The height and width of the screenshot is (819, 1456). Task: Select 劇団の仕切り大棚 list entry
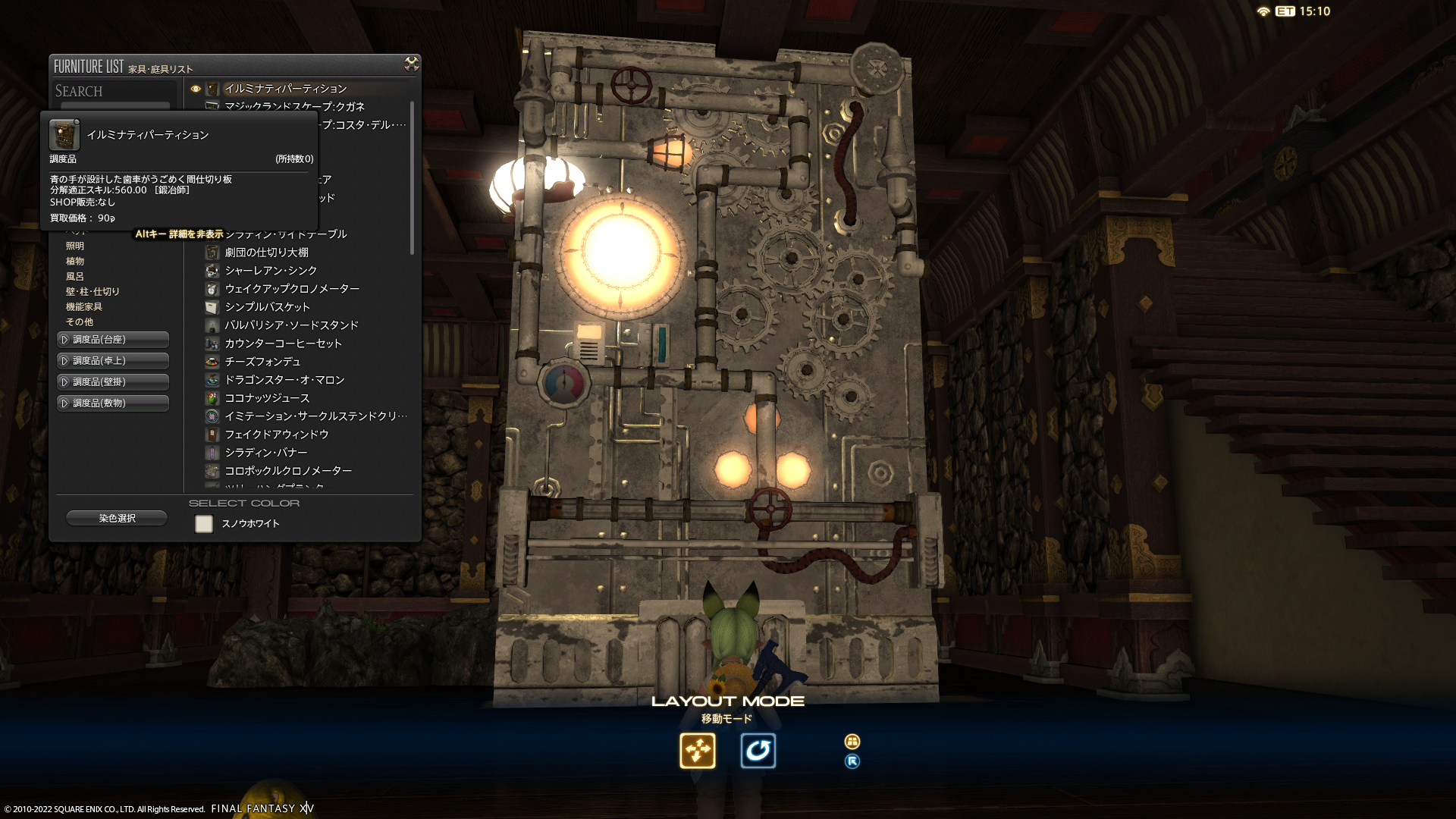click(266, 253)
